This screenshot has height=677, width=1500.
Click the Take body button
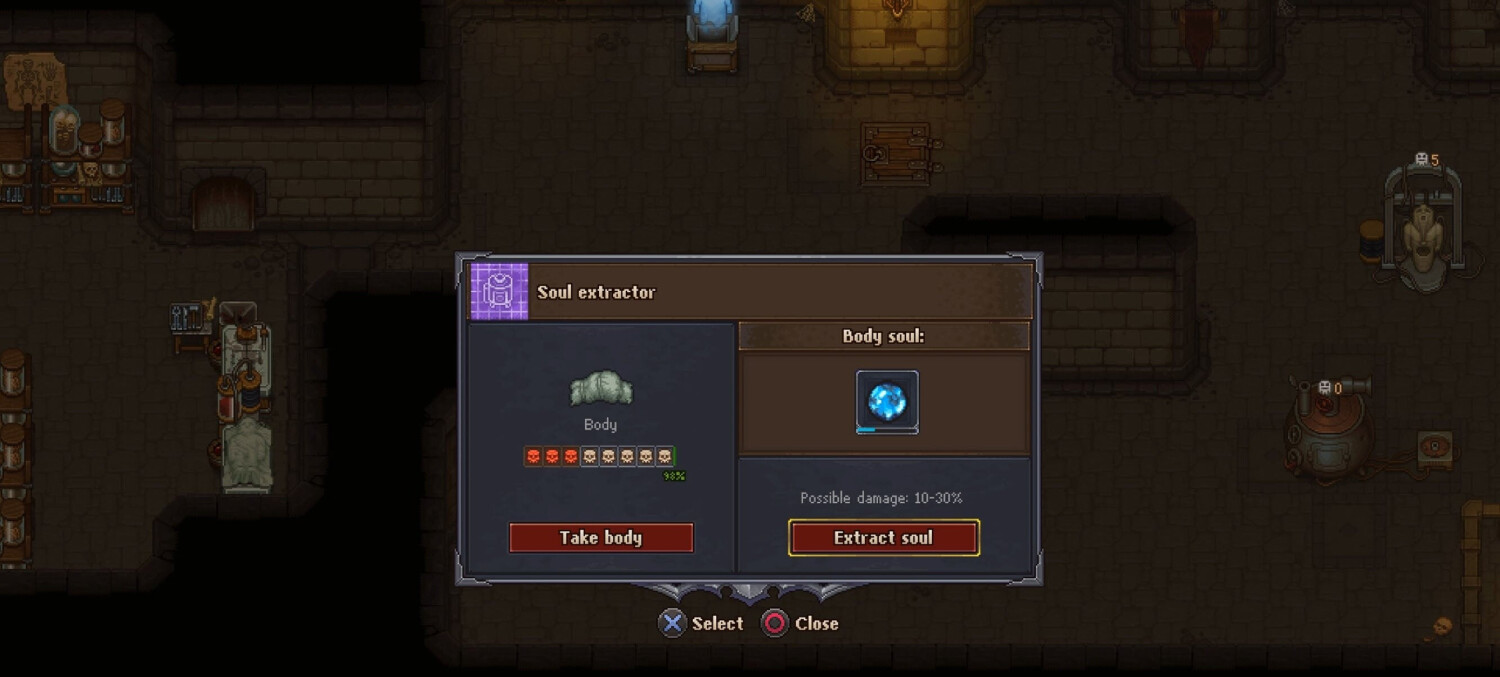601,538
